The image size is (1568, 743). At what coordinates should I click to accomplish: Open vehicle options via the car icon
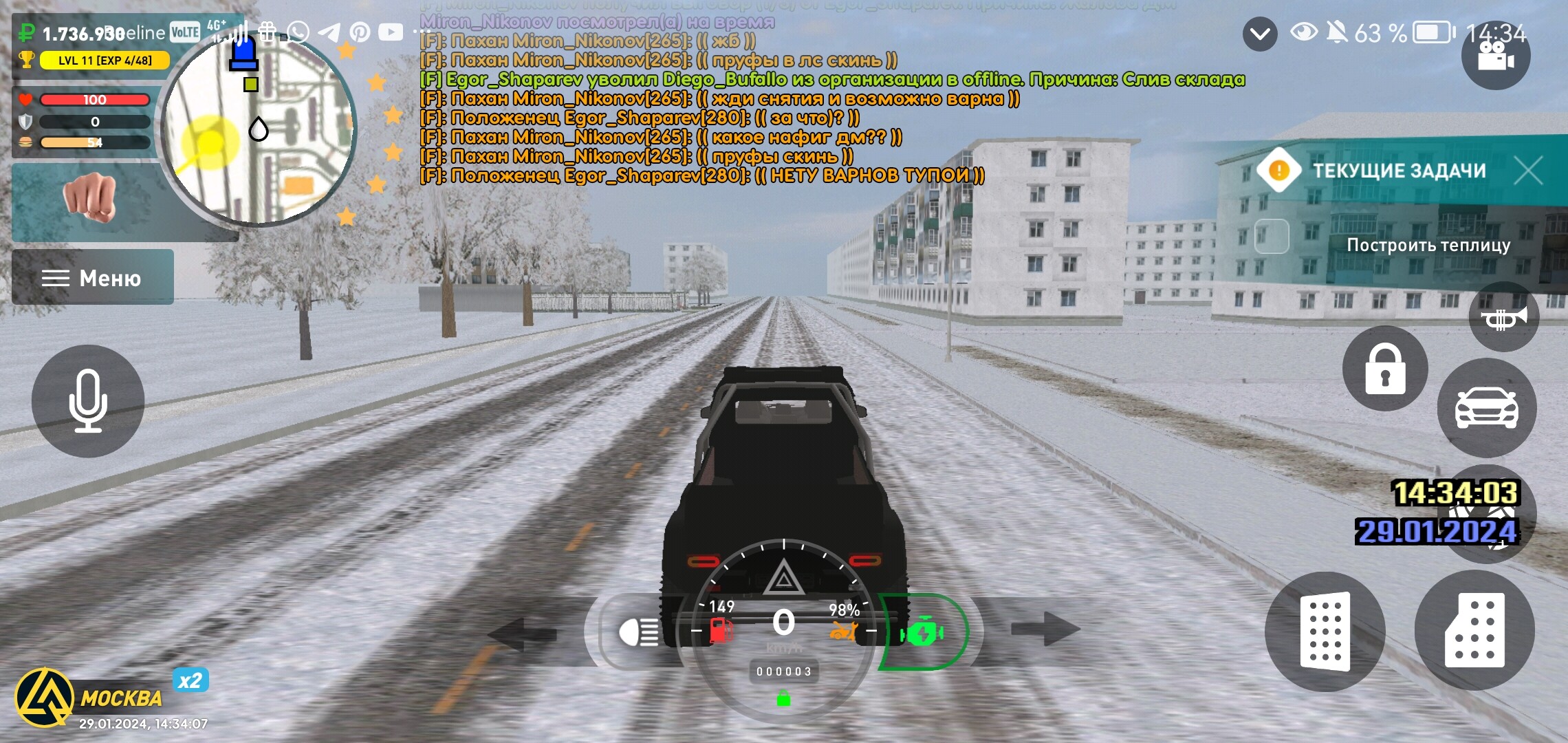(1488, 407)
